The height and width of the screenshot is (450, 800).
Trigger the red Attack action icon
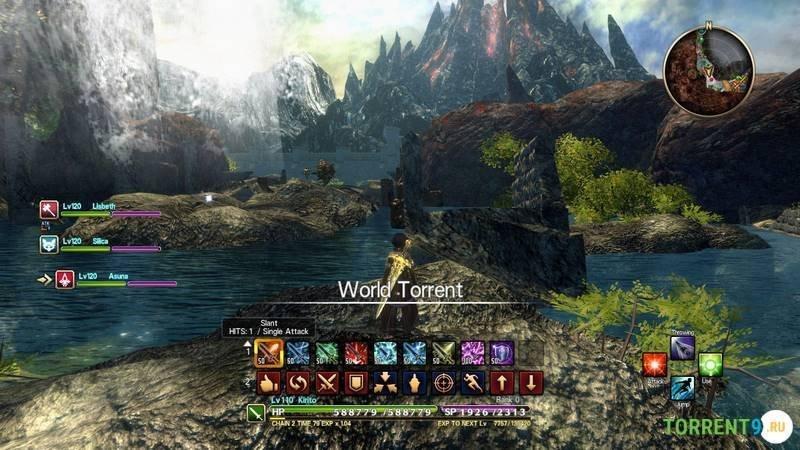pos(655,365)
